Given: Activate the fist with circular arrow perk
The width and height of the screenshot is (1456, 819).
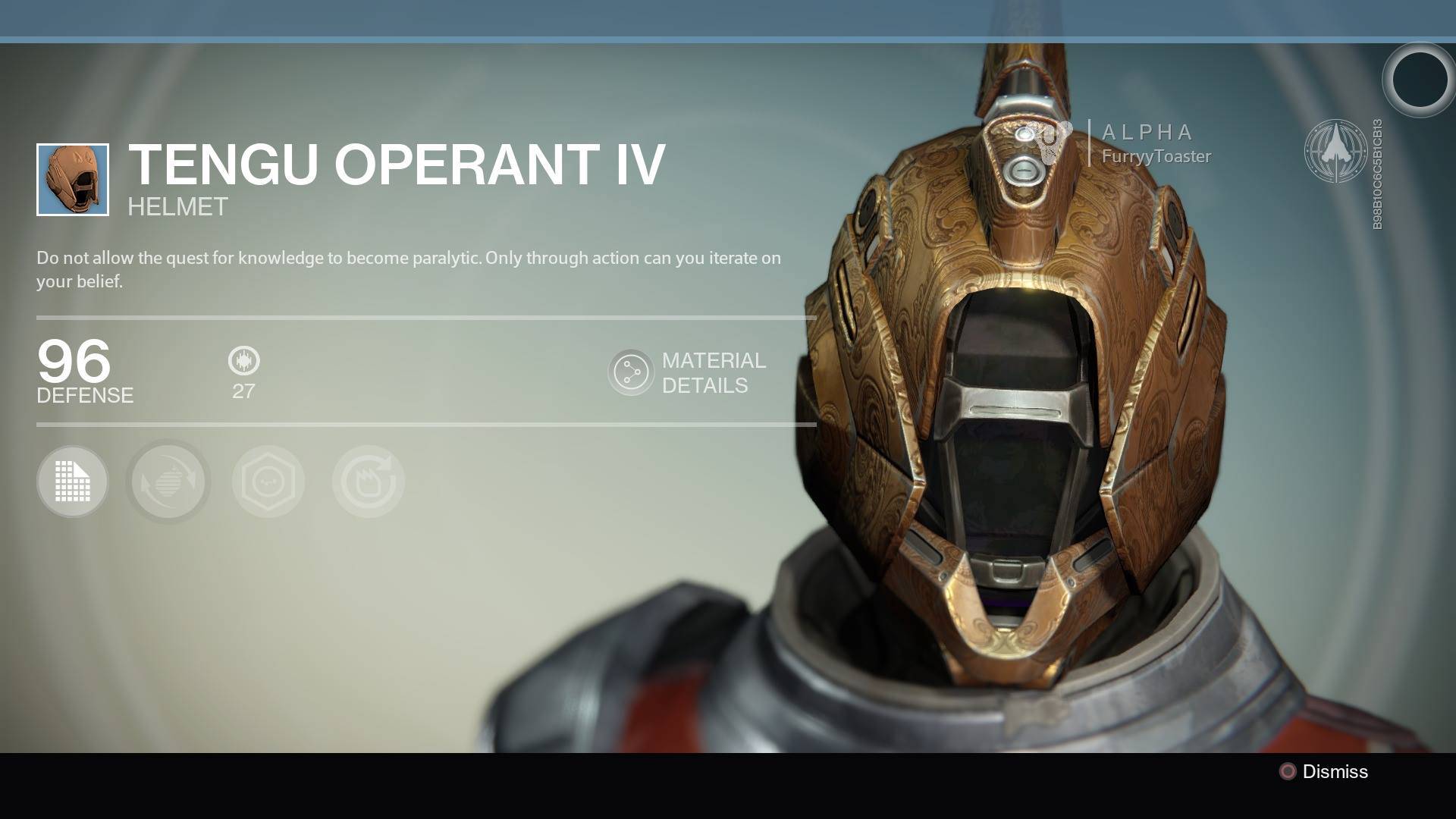Looking at the screenshot, I should coord(369,482).
